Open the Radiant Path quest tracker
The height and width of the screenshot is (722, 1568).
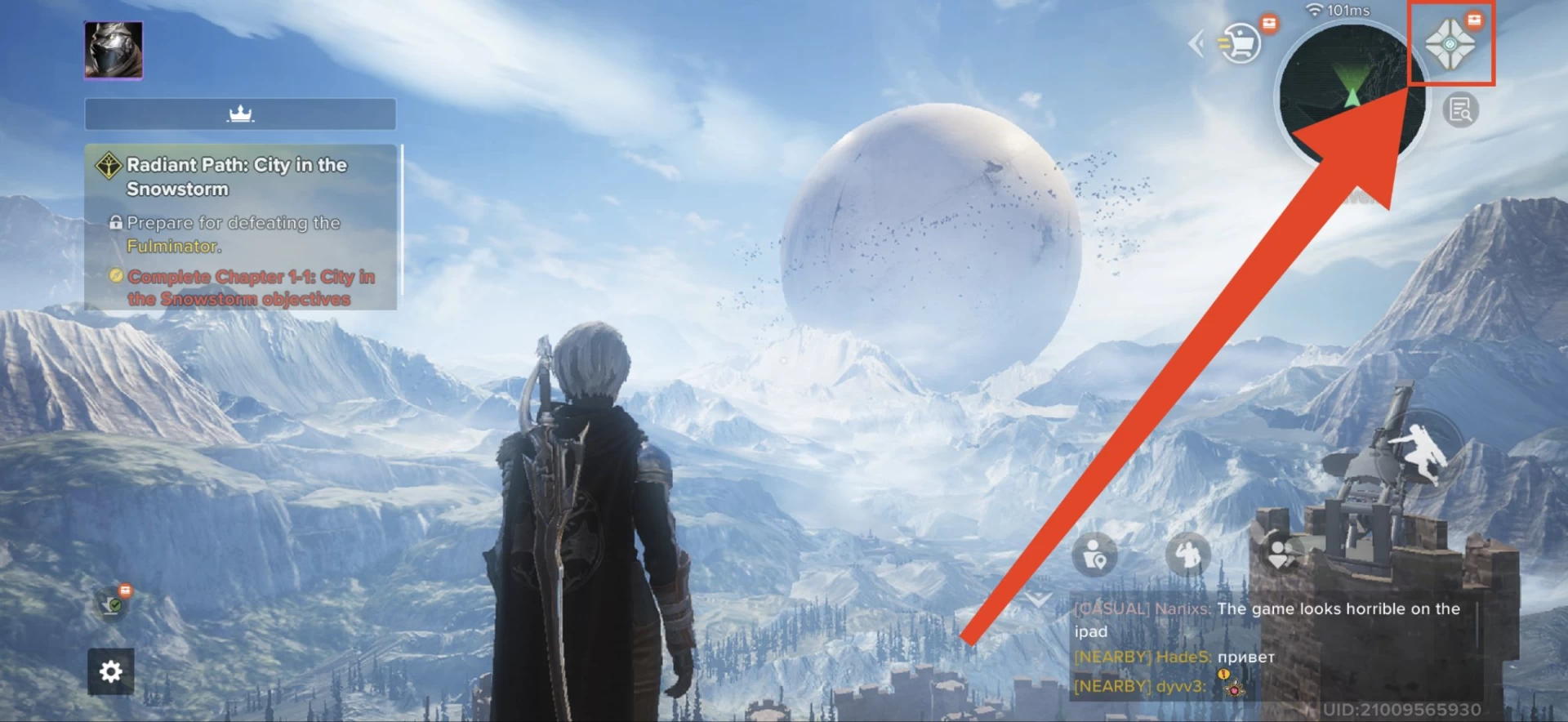[x=240, y=227]
